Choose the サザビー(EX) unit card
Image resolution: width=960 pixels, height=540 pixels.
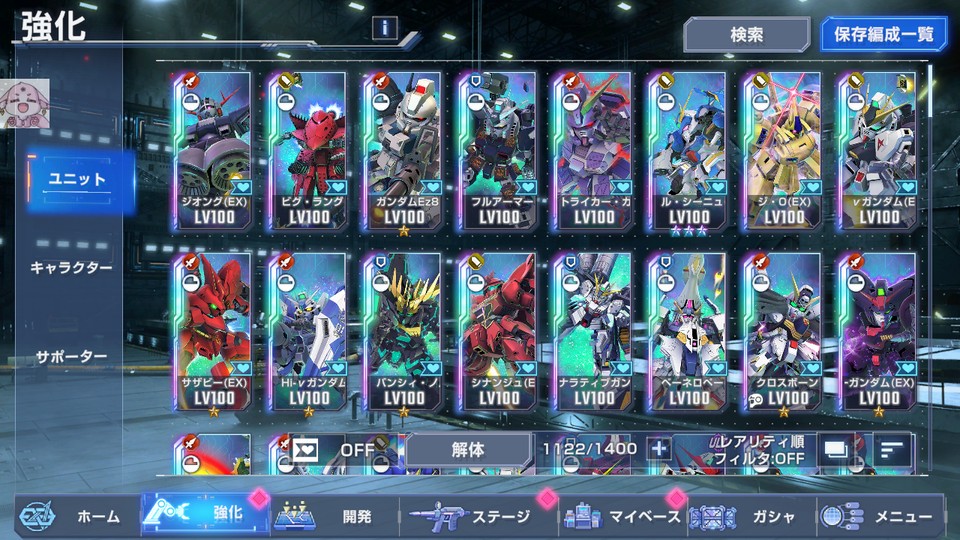pos(211,332)
